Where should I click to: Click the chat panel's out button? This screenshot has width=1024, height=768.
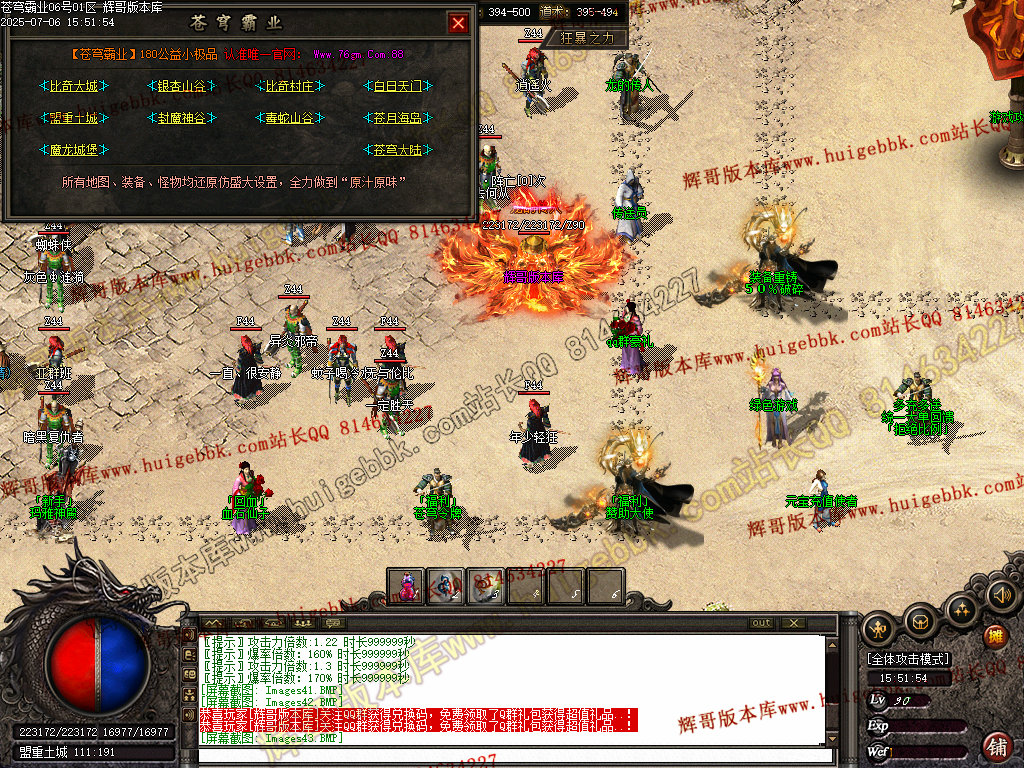[x=762, y=623]
